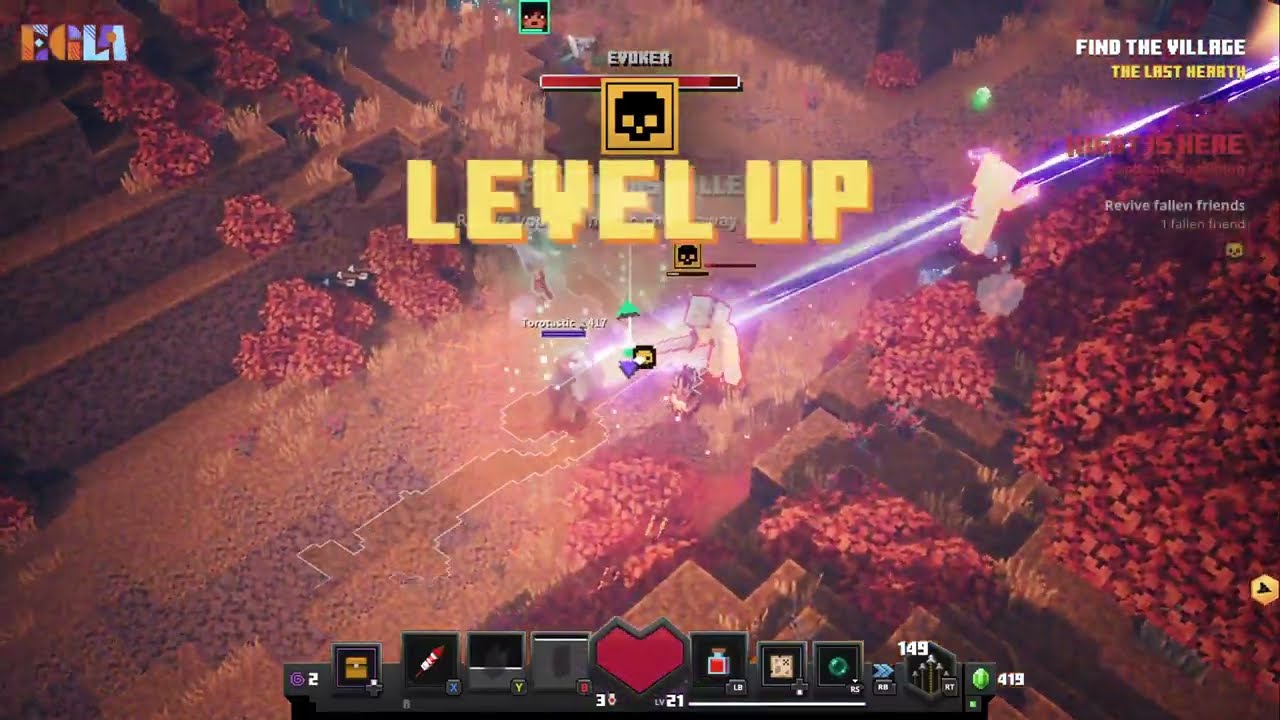The height and width of the screenshot is (720, 1280).
Task: Click the green emerald currency icon
Action: click(981, 679)
